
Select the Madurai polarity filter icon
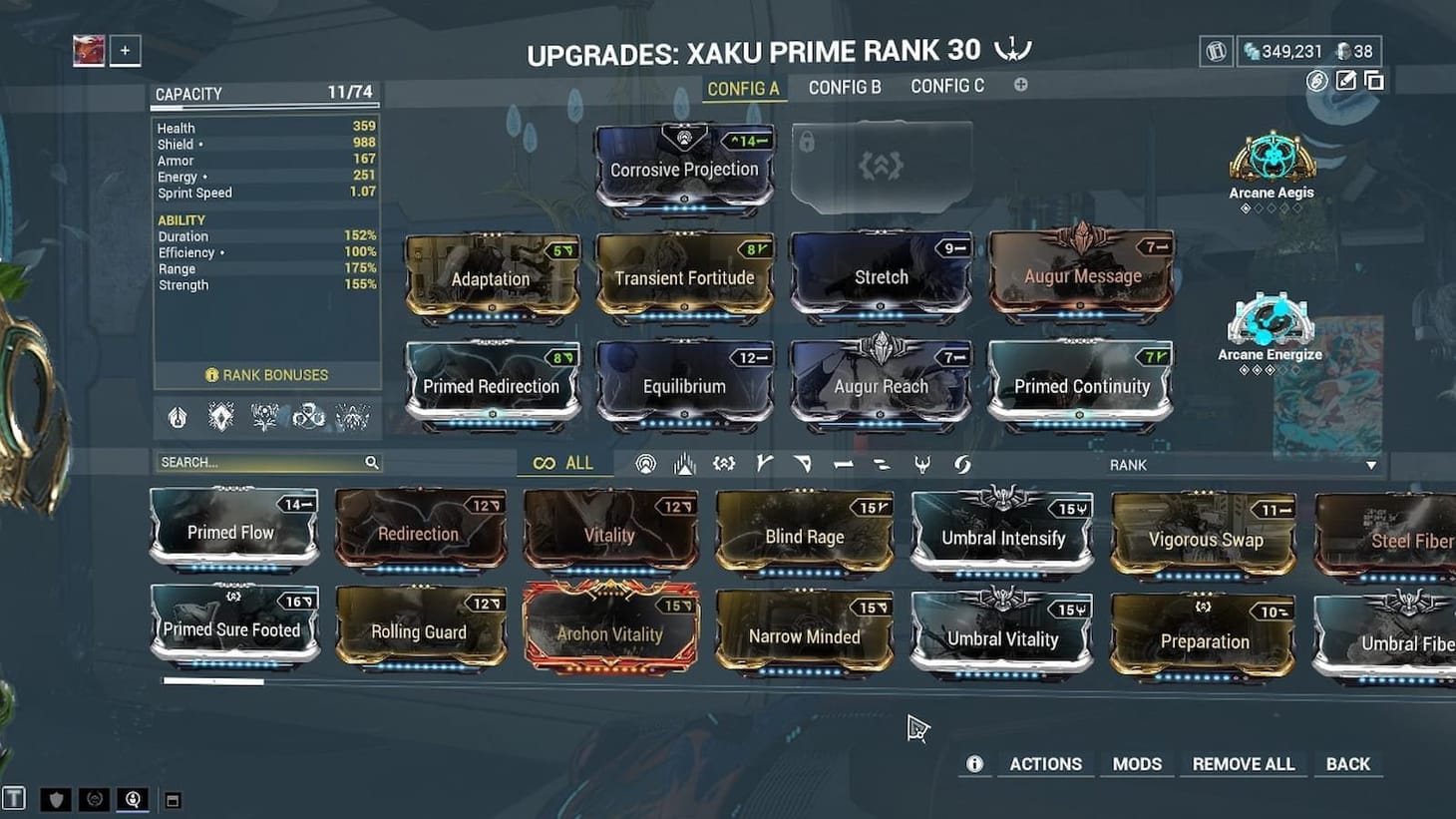pyautogui.click(x=763, y=462)
